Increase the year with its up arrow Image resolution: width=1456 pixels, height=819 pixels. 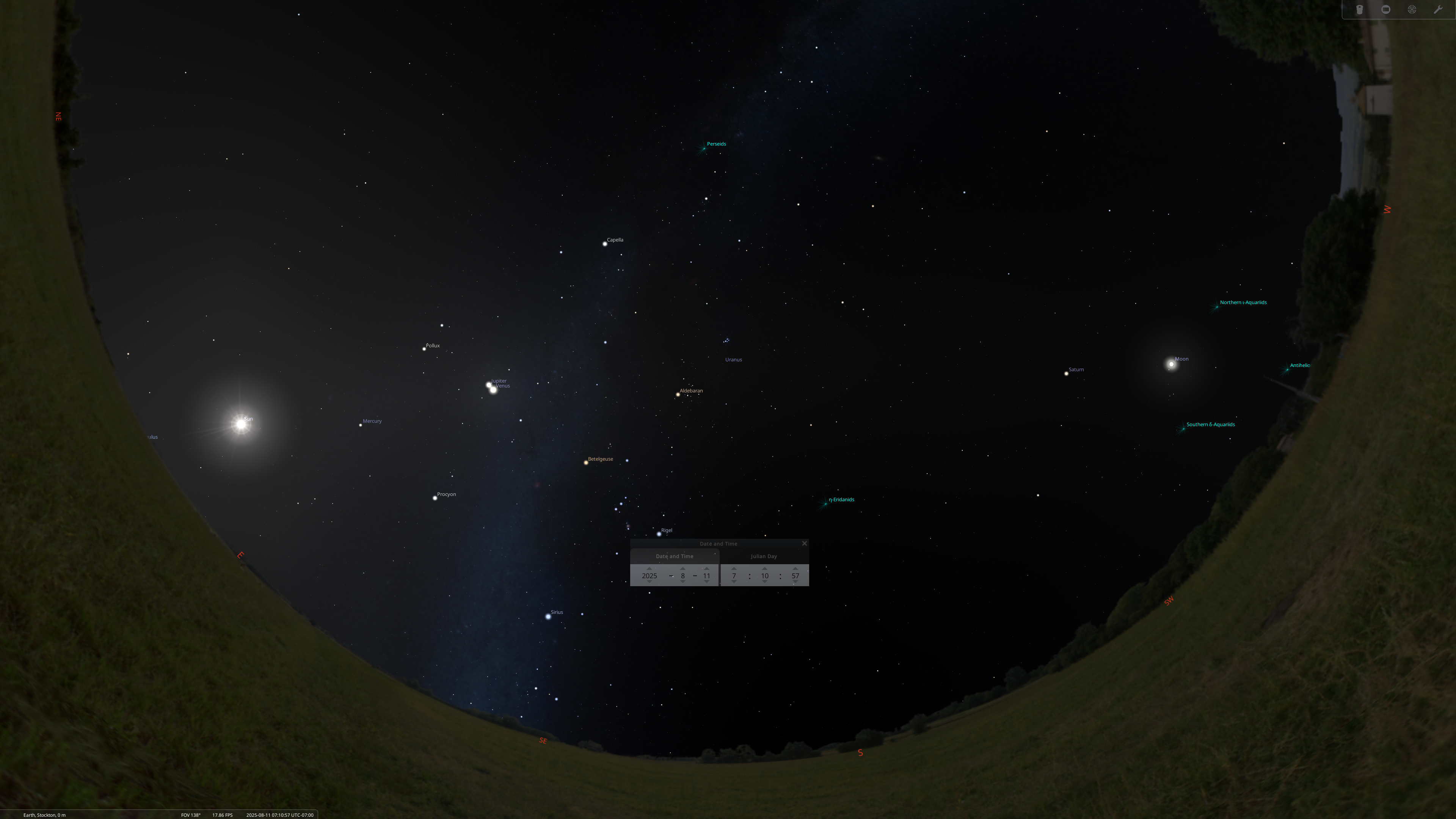pyautogui.click(x=650, y=569)
